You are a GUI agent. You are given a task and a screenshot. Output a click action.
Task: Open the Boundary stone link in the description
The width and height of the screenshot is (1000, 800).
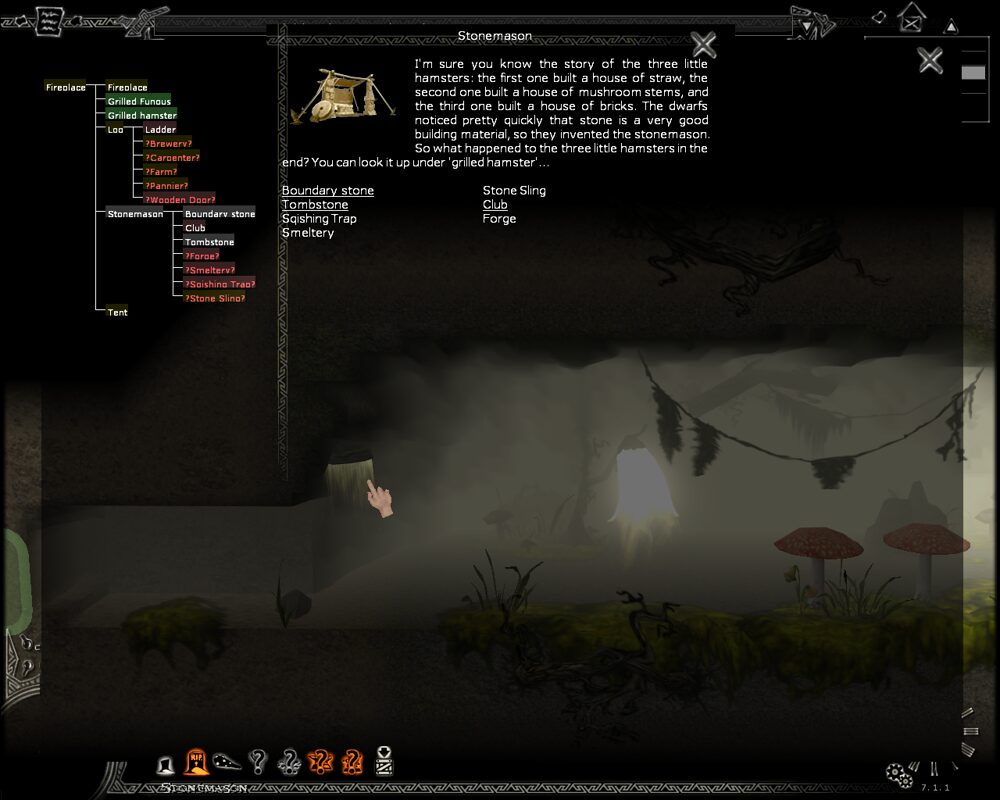click(x=327, y=191)
